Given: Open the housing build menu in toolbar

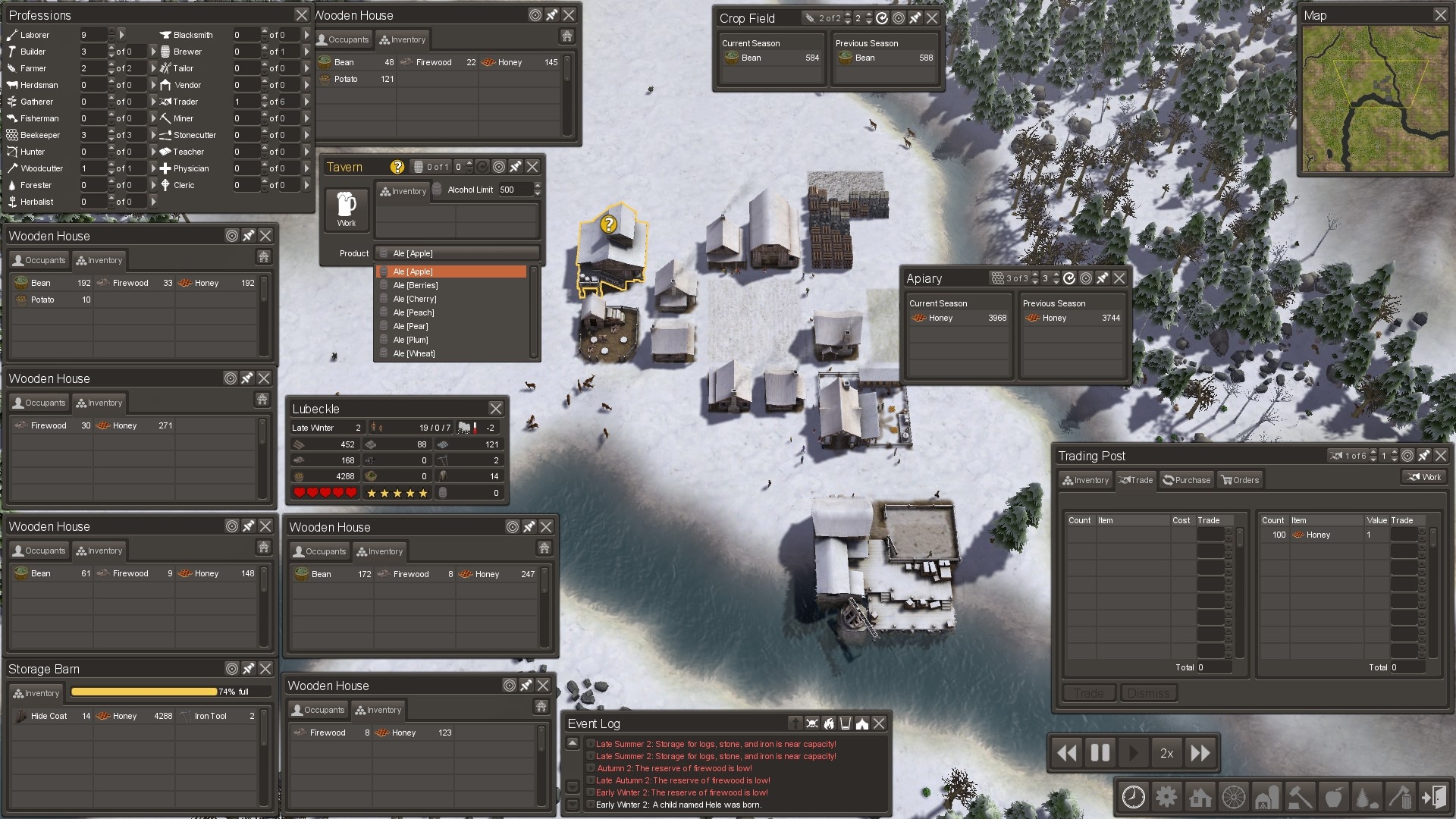Looking at the screenshot, I should click(1200, 797).
